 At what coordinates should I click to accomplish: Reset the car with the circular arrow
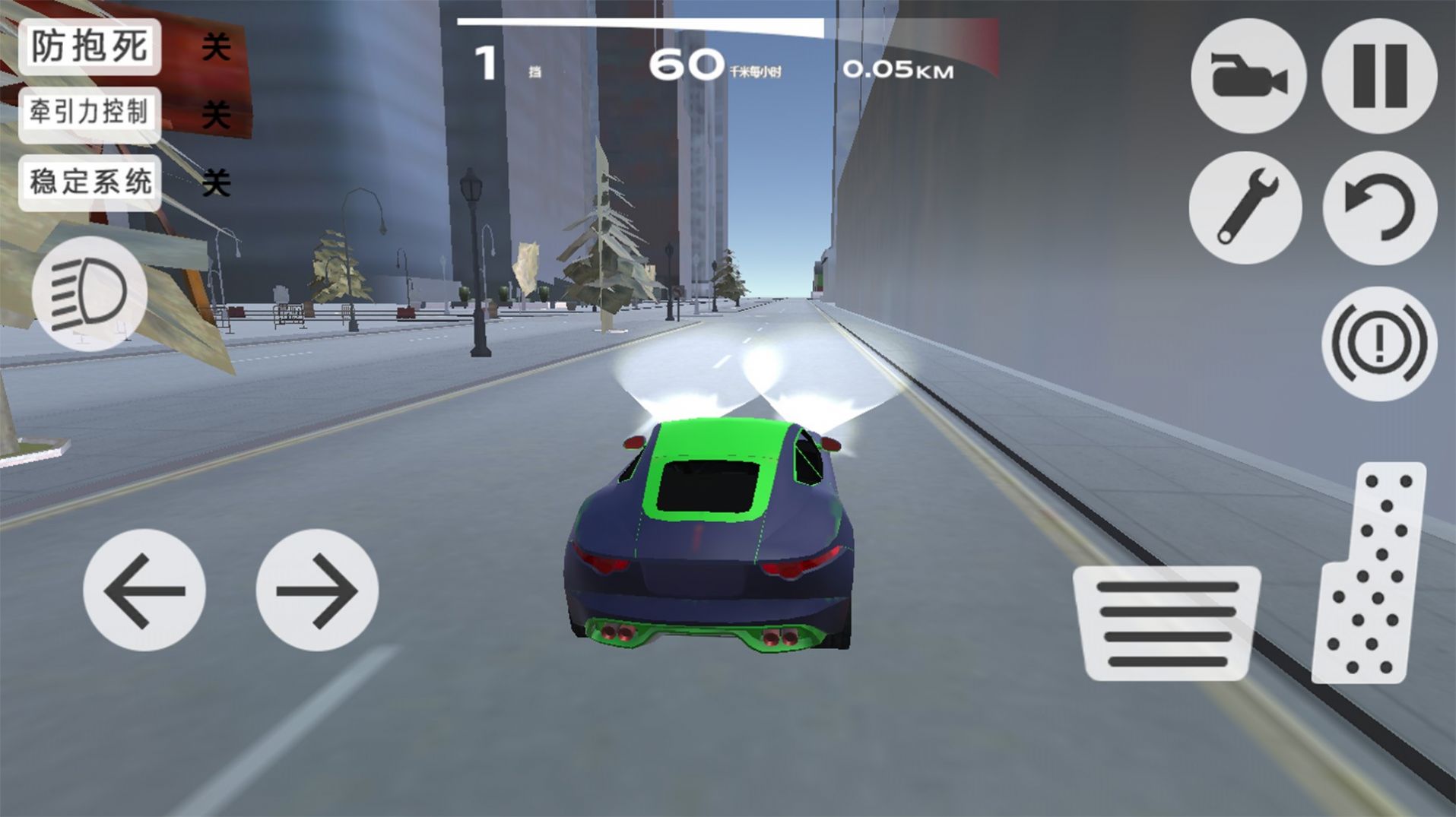click(x=1379, y=207)
